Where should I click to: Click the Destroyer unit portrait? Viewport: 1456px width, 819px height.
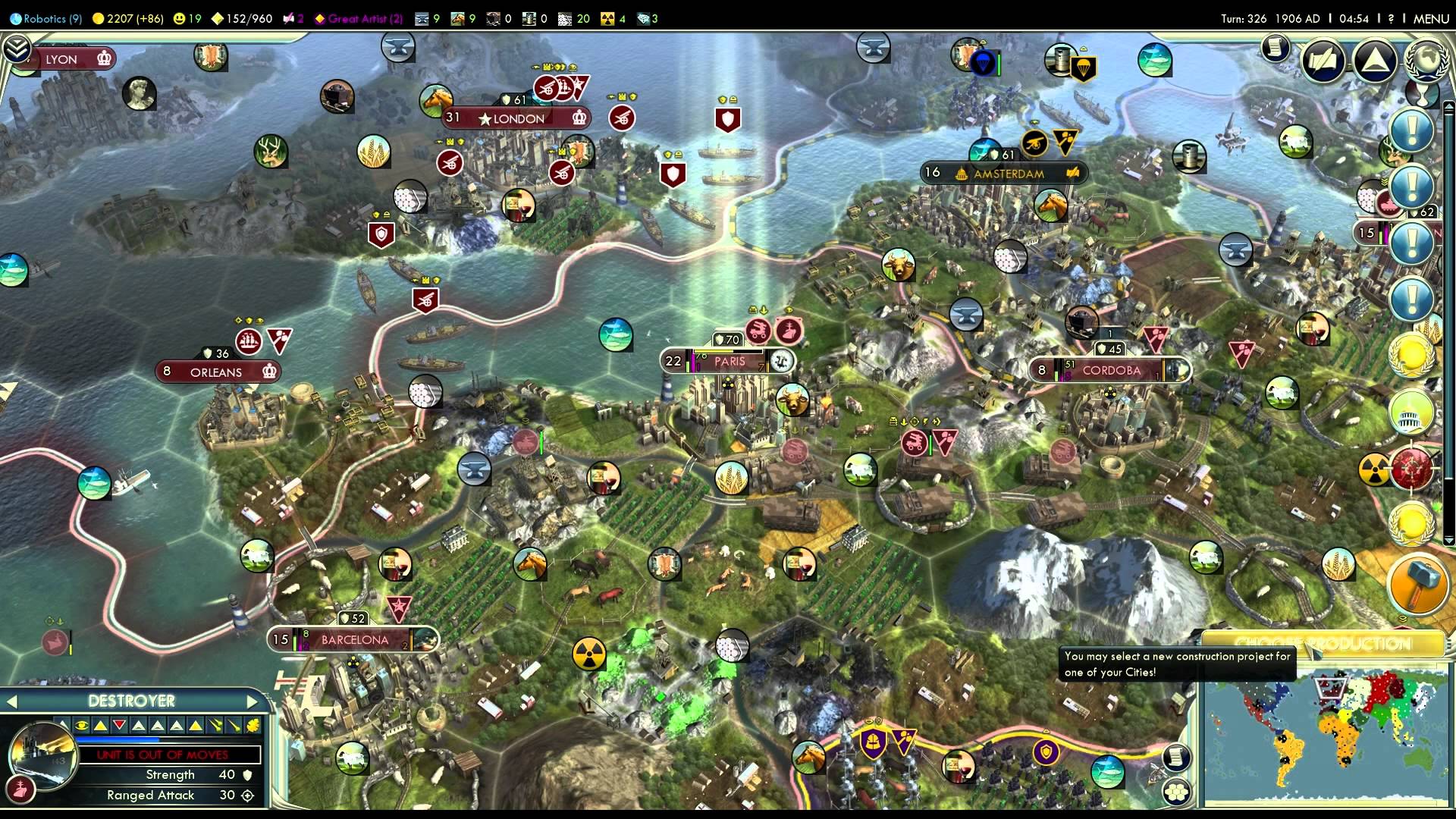coord(42,755)
